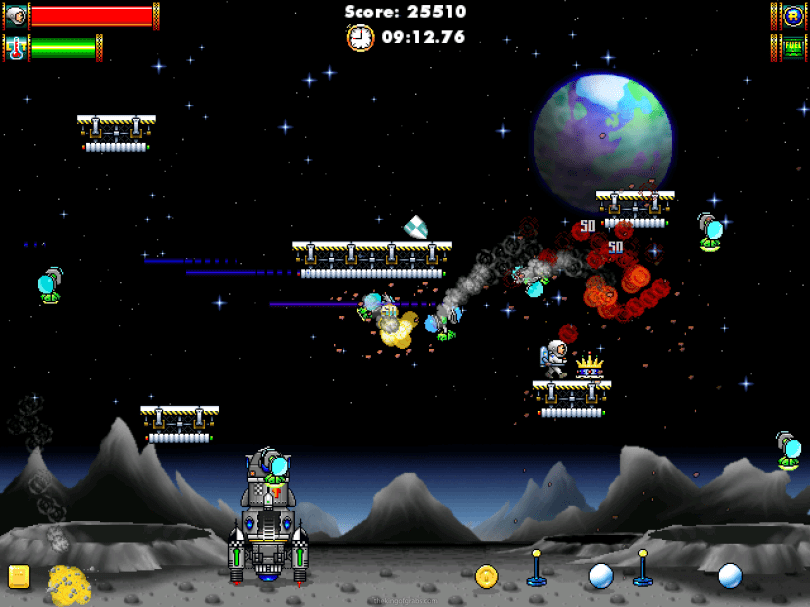Screen dimensions: 810x607
Task: Click the astronaut helmet health icon
Action: coord(15,16)
